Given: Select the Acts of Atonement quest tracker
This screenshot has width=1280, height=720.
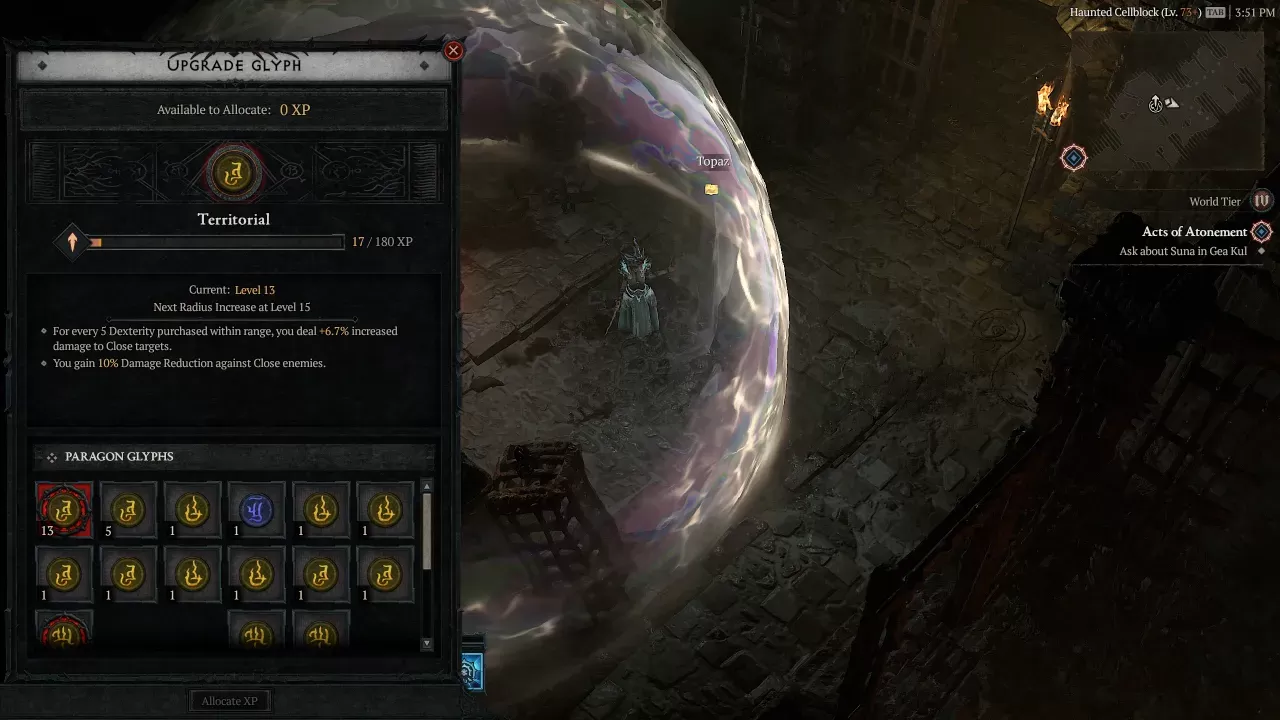Looking at the screenshot, I should [1195, 232].
